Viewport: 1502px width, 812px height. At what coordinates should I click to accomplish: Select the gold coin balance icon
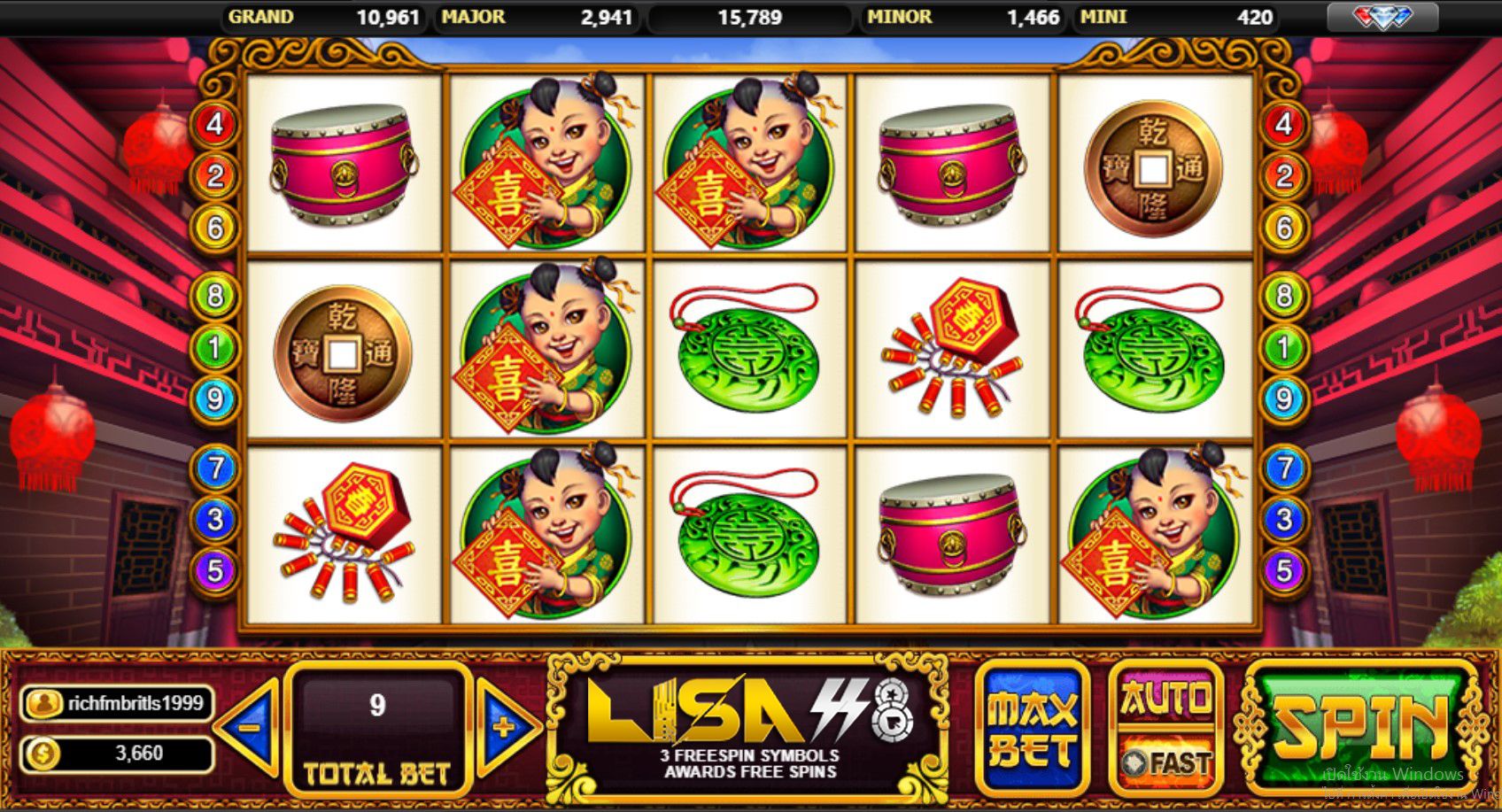click(x=42, y=754)
